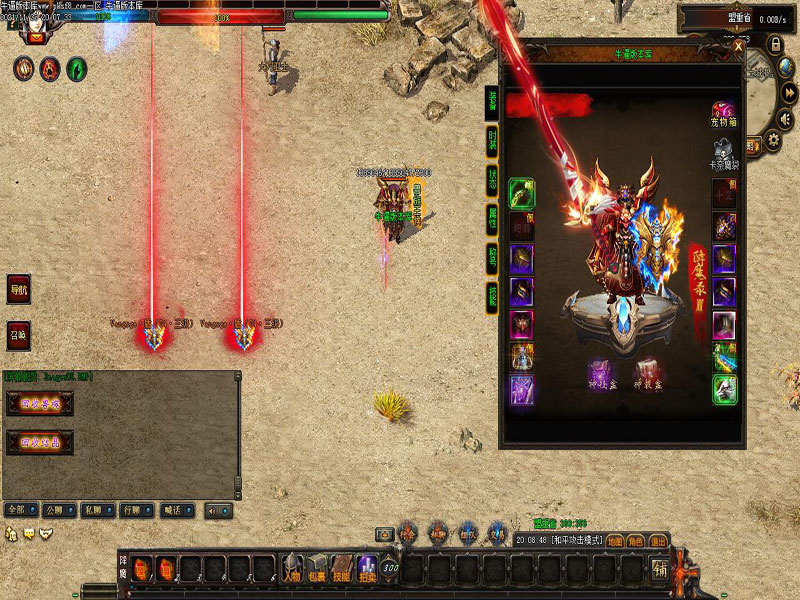Switch to the 状态 status tab

click(x=492, y=179)
